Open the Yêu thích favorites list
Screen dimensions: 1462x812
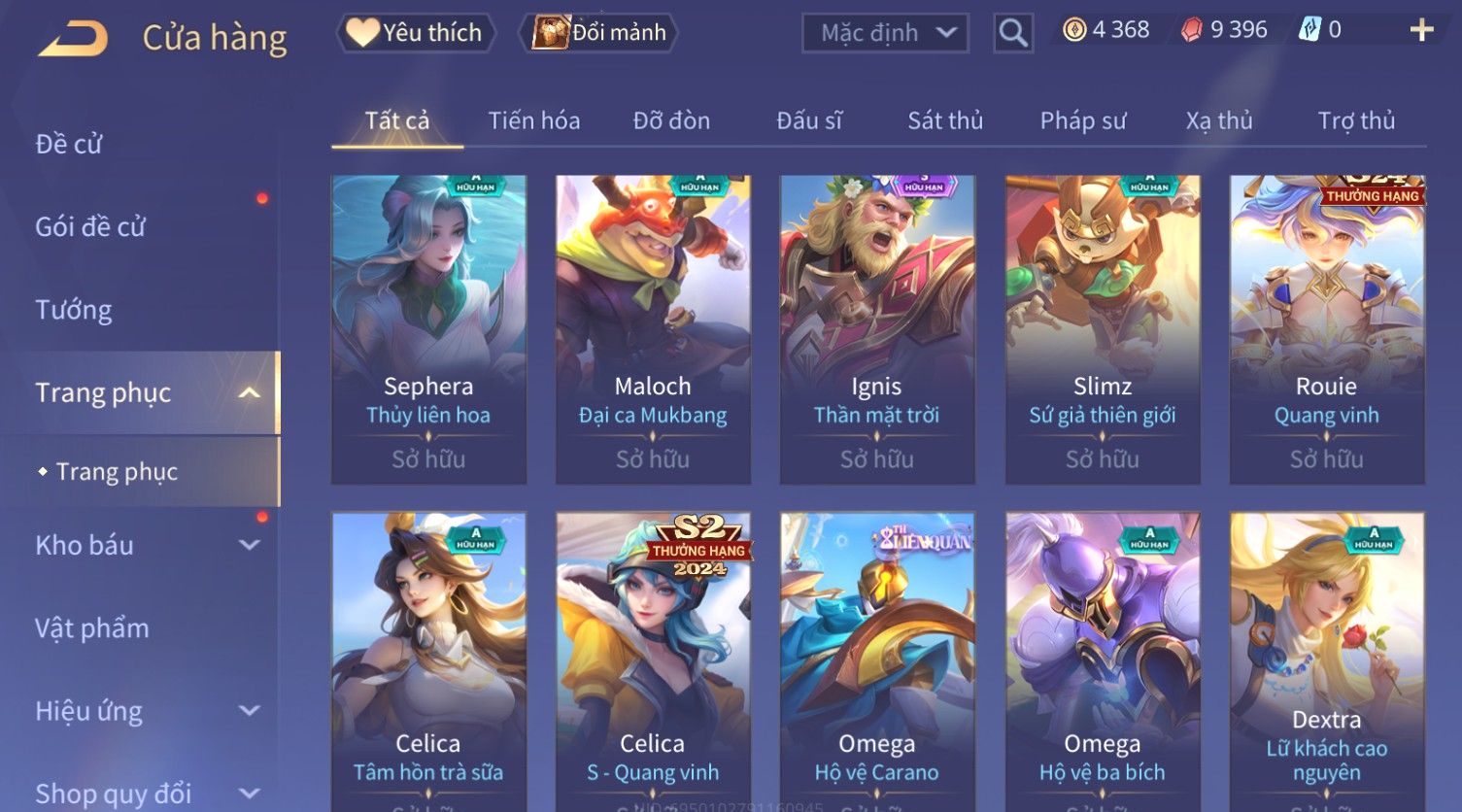point(416,33)
